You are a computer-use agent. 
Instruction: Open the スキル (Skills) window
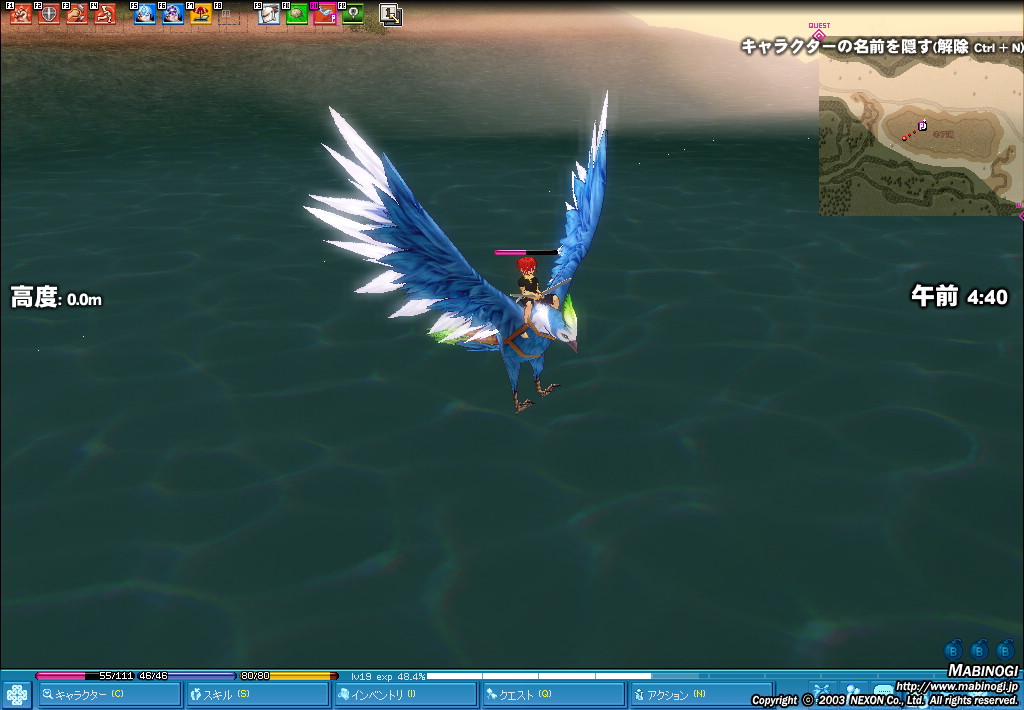pos(258,694)
